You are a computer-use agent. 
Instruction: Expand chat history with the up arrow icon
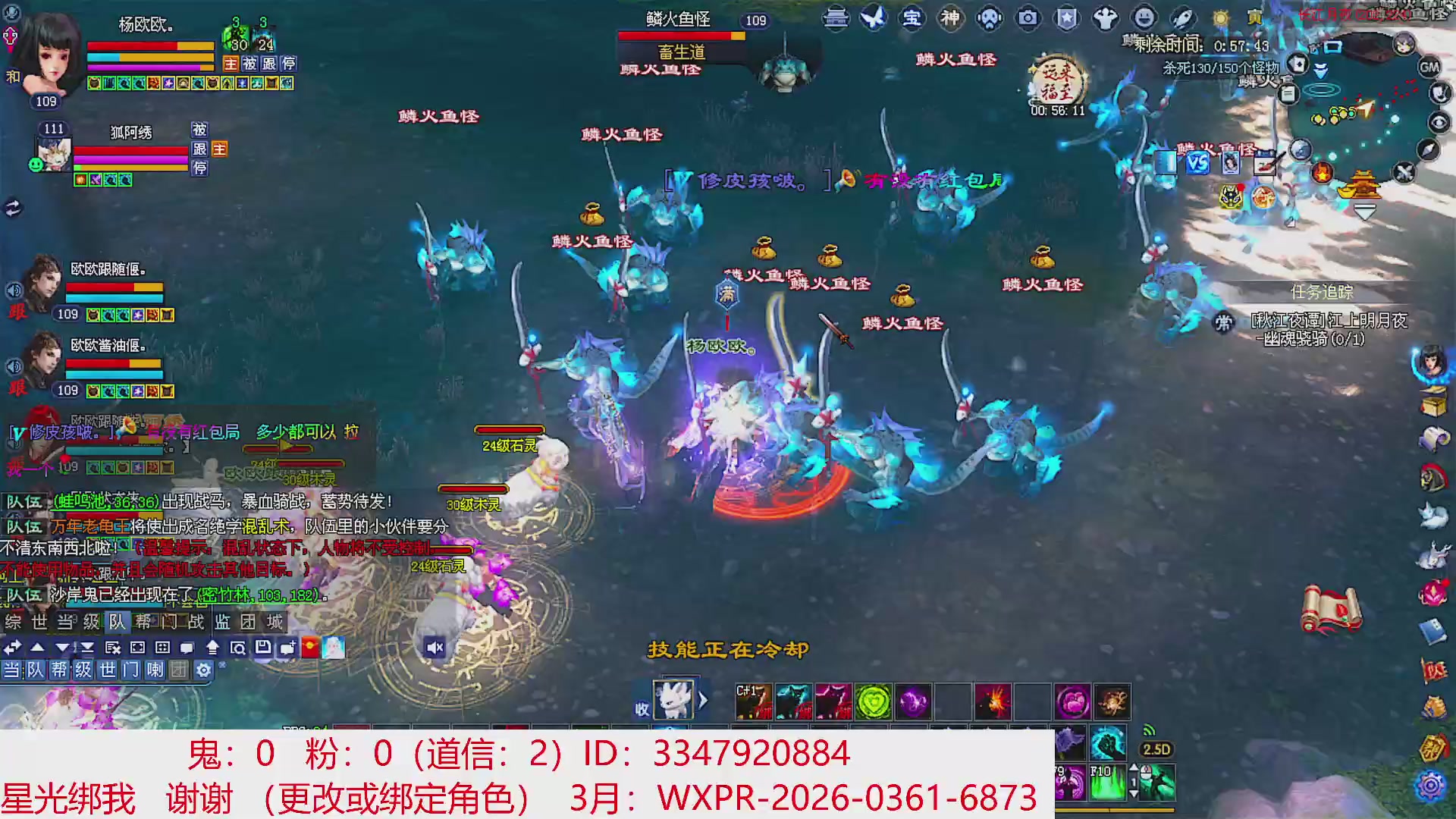(36, 647)
